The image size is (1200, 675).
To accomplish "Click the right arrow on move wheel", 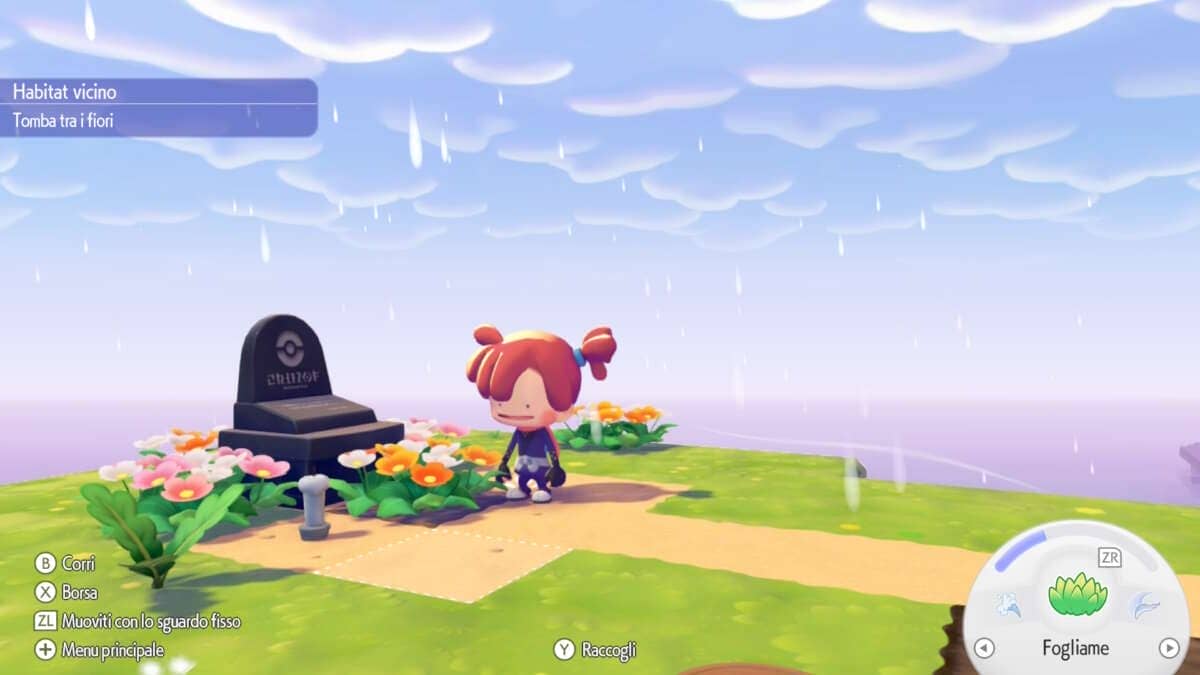I will [1168, 648].
